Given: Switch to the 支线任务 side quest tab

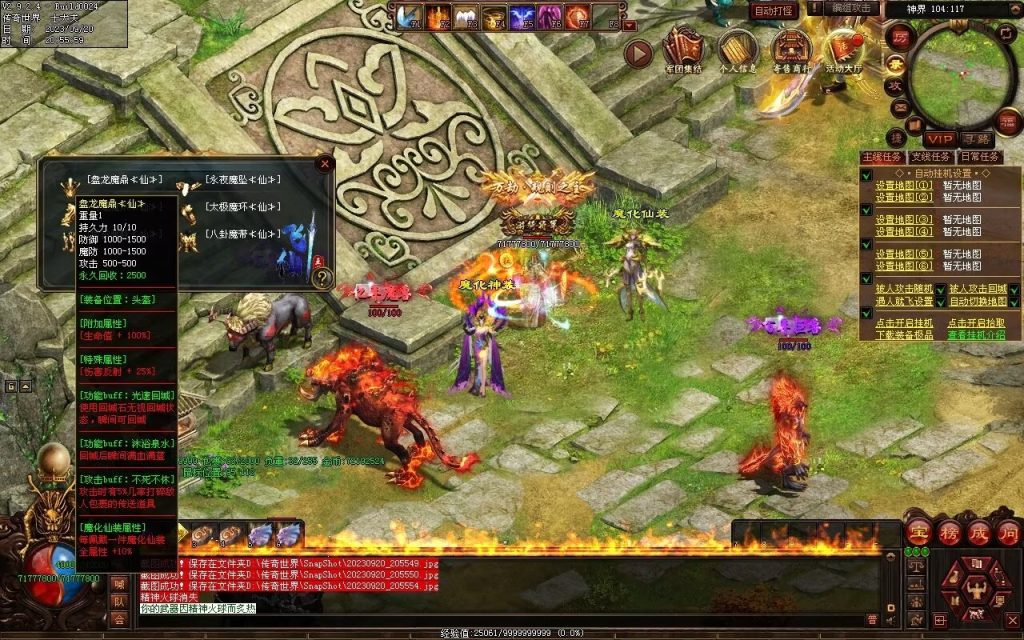Looking at the screenshot, I should (x=930, y=157).
